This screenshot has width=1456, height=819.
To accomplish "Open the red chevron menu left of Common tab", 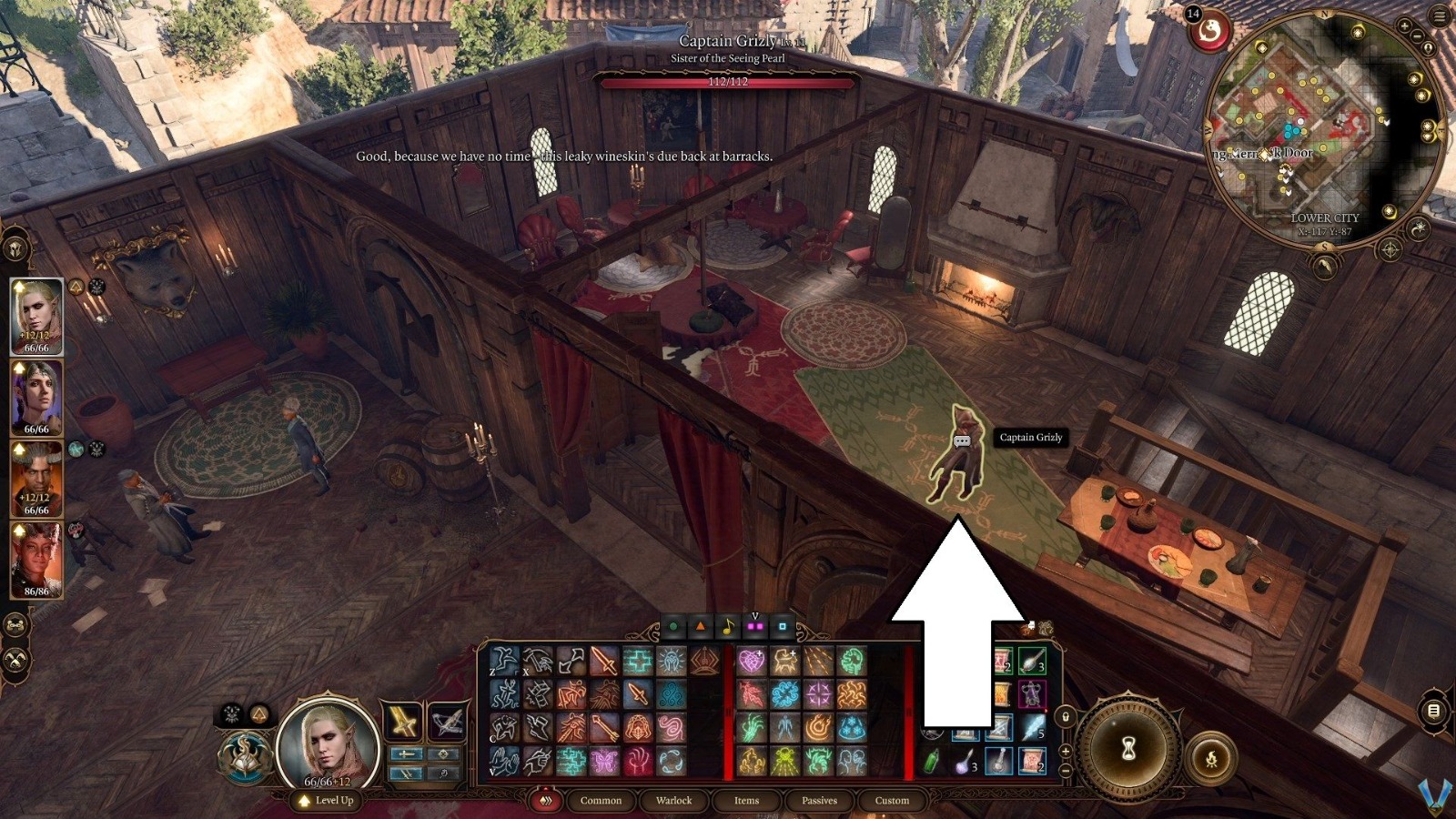I will 546,801.
